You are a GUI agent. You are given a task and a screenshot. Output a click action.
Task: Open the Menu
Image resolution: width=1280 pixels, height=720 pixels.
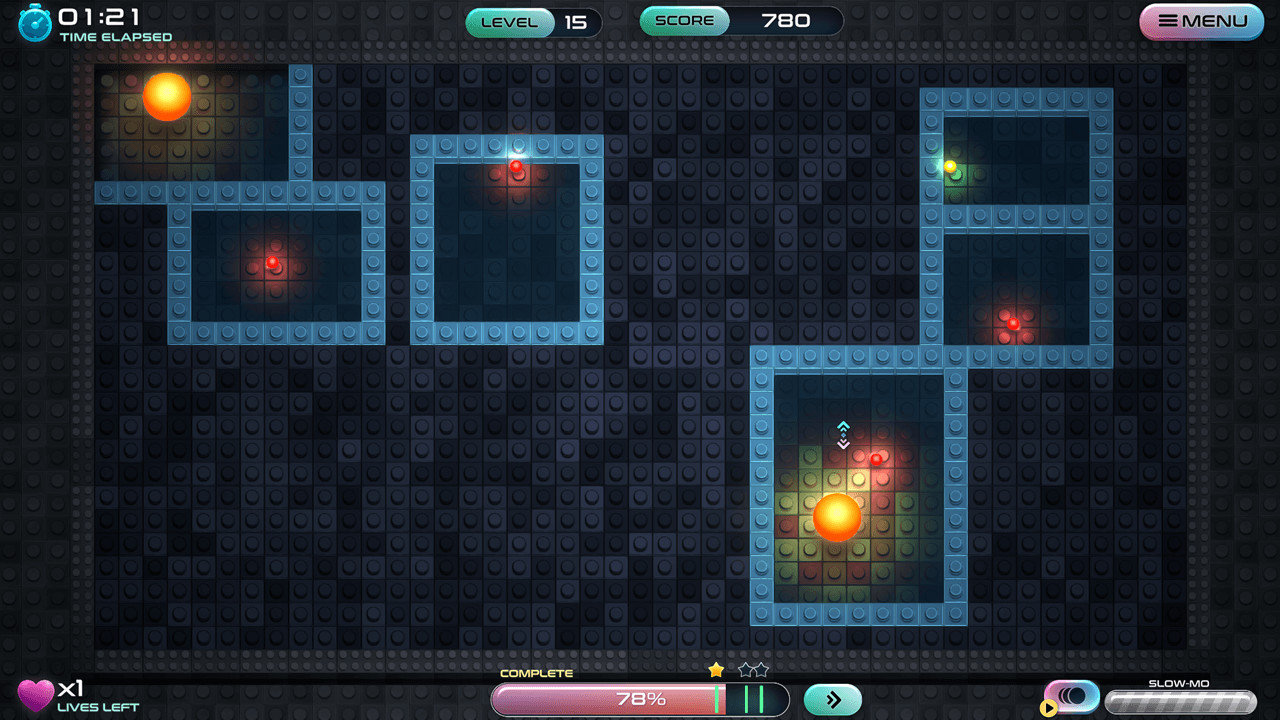(1200, 21)
